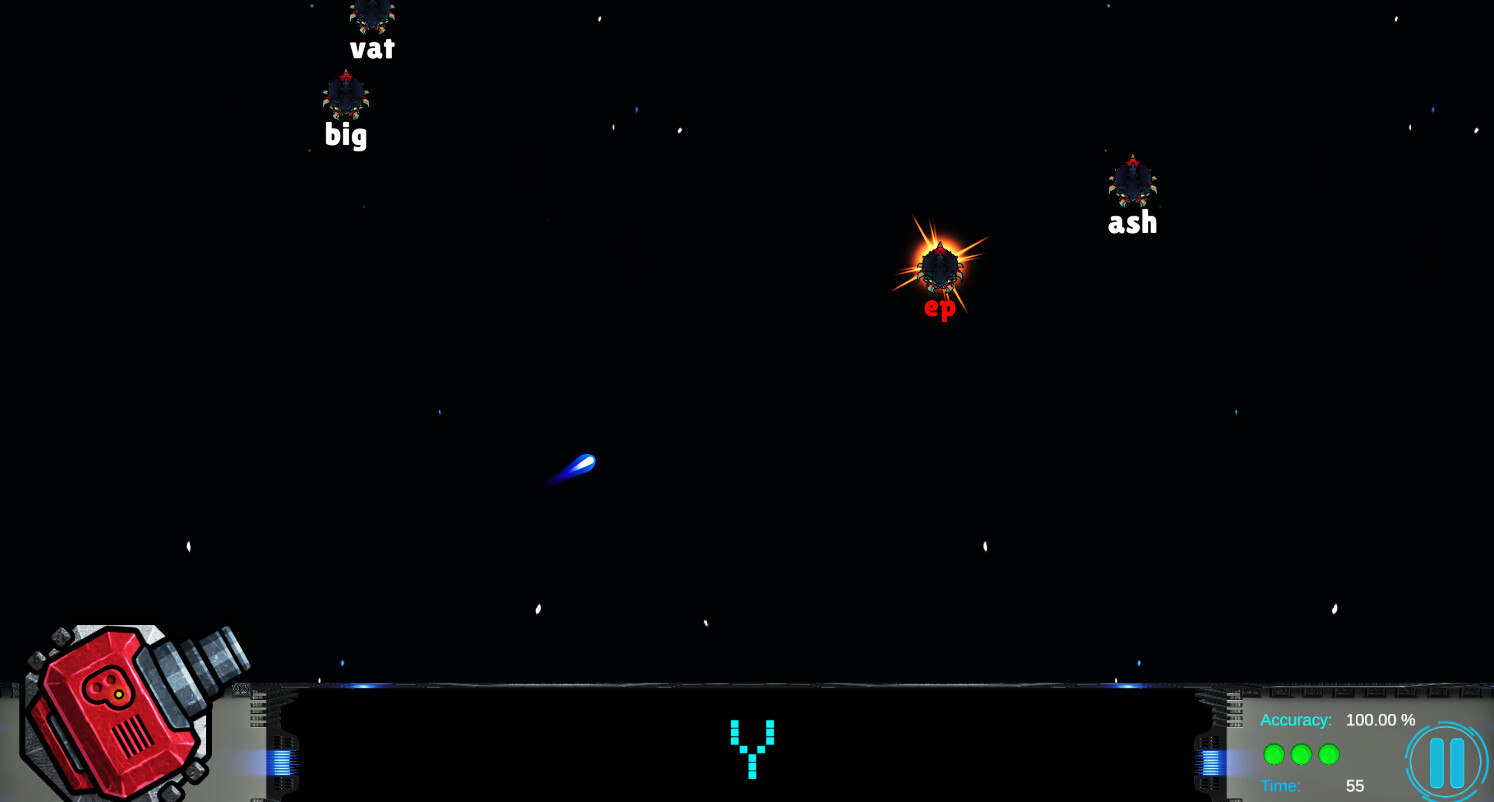
Task: Click the blue energy bar left of the console
Action: click(x=282, y=763)
